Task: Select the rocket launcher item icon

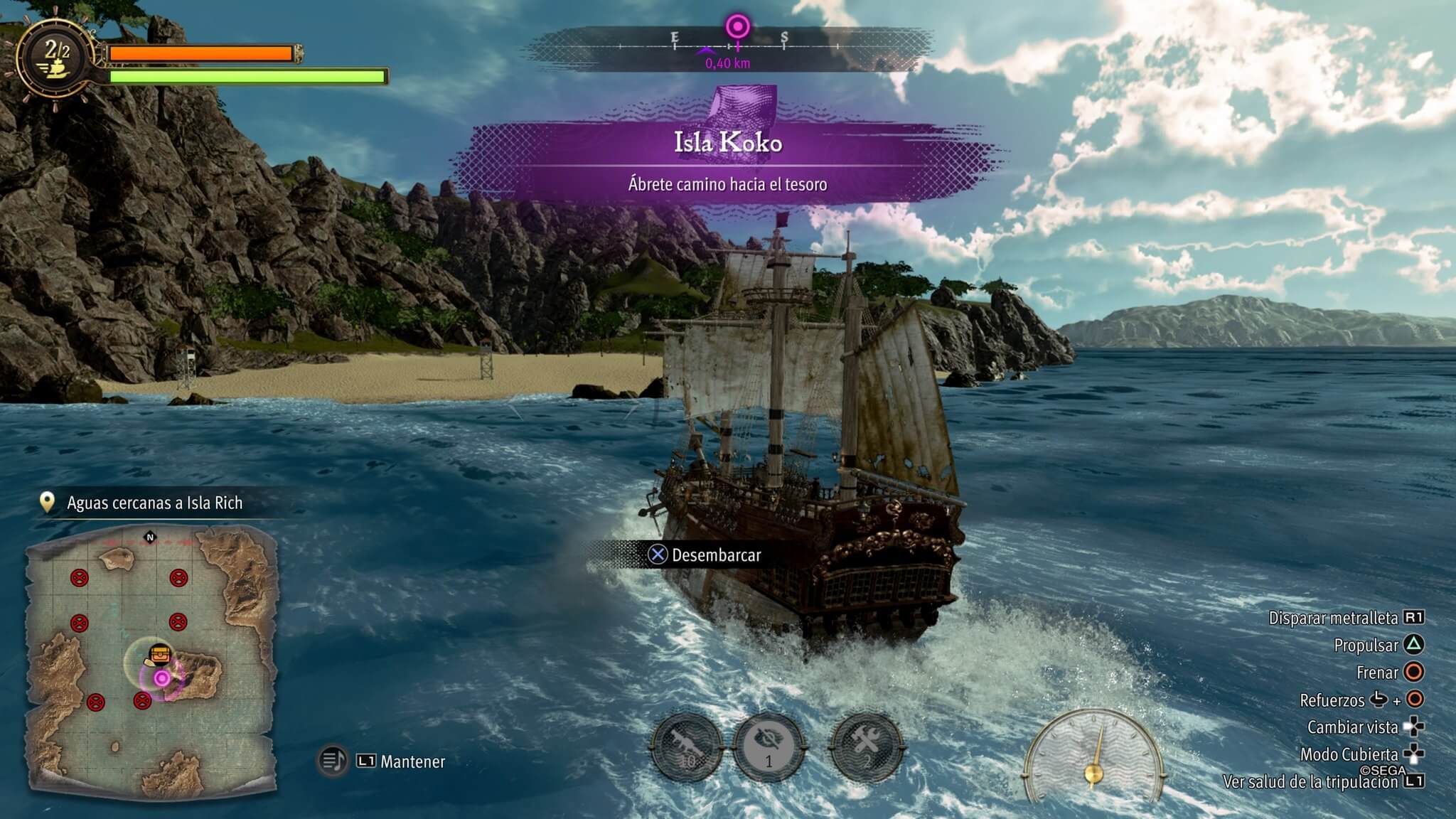Action: pyautogui.click(x=688, y=749)
